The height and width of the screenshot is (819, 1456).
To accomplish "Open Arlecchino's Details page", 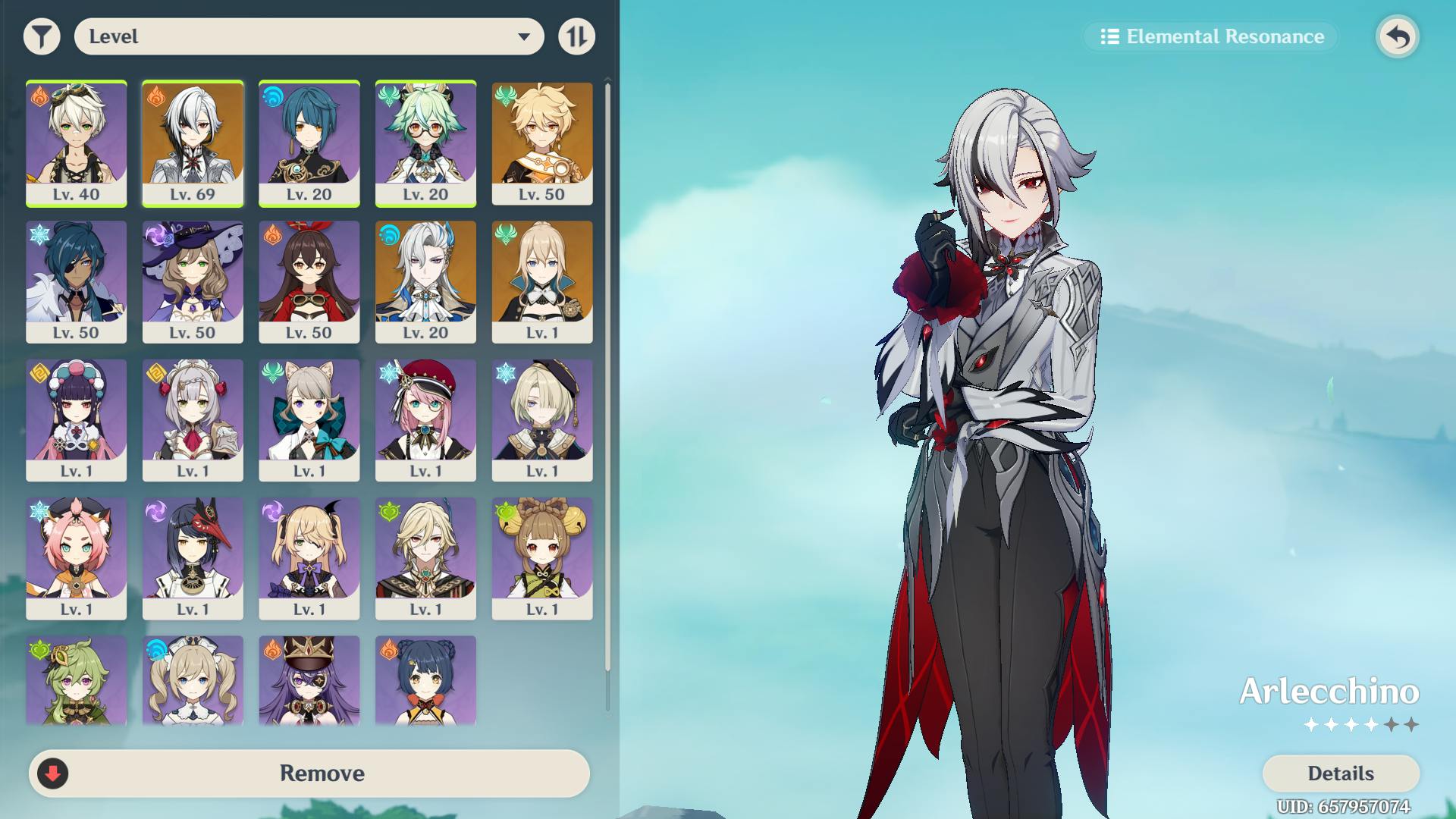I will [x=1339, y=773].
